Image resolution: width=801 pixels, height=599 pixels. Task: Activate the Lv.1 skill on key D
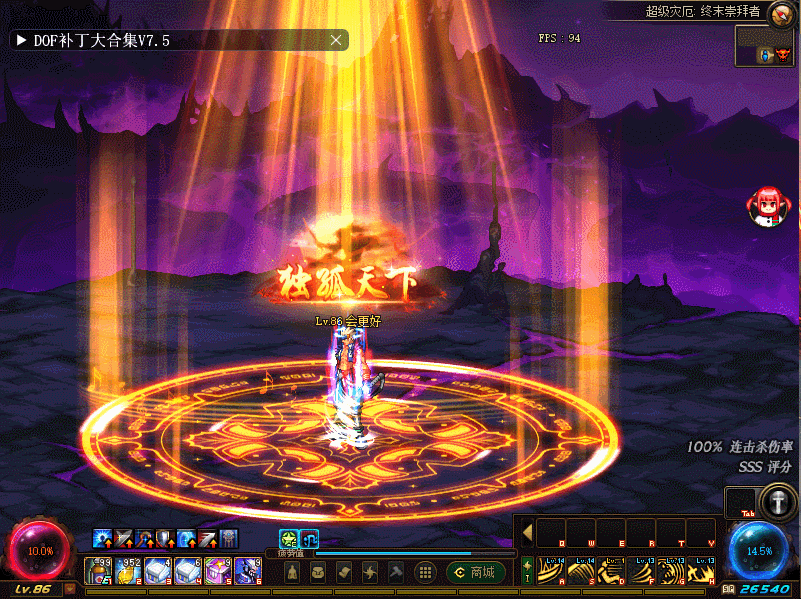point(611,571)
